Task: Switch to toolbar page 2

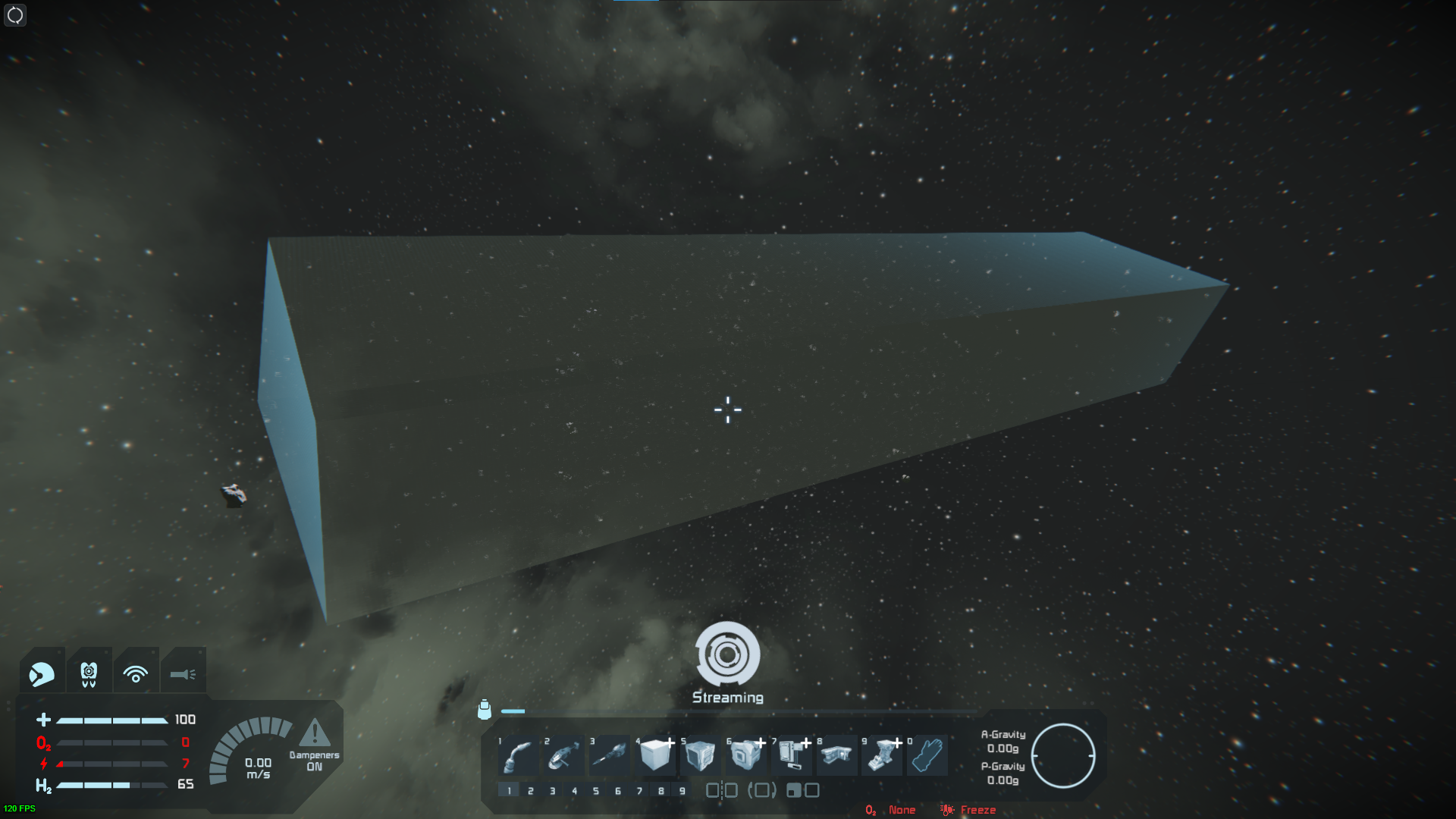Action: (x=531, y=791)
